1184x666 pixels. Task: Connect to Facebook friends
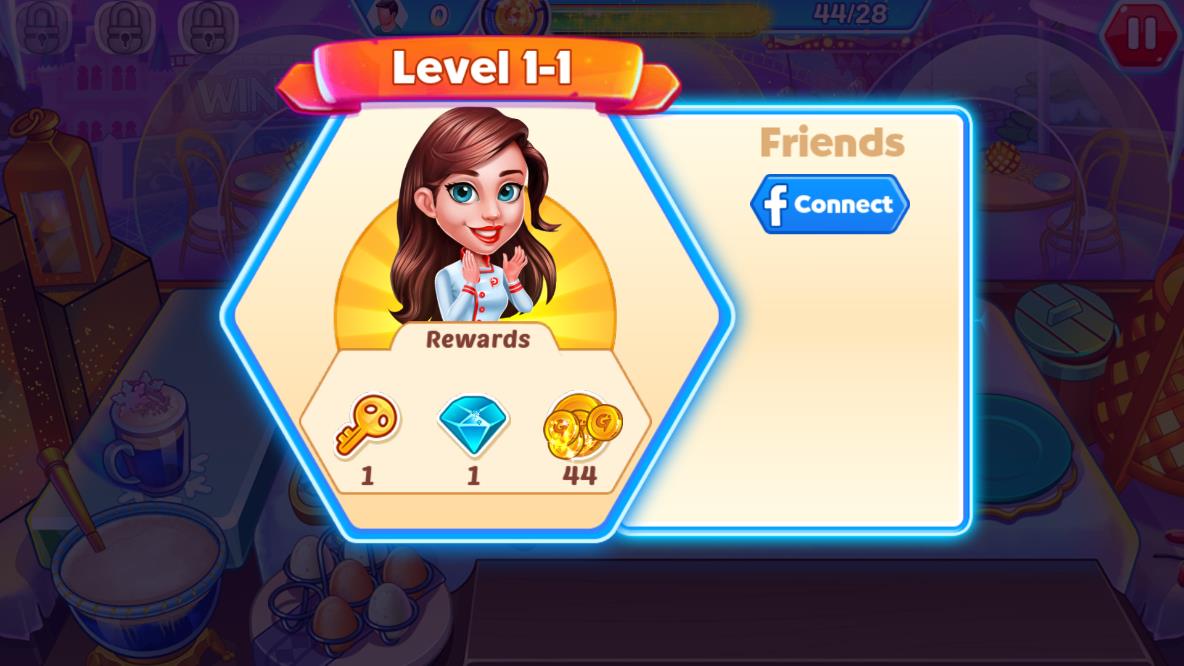[x=829, y=205]
